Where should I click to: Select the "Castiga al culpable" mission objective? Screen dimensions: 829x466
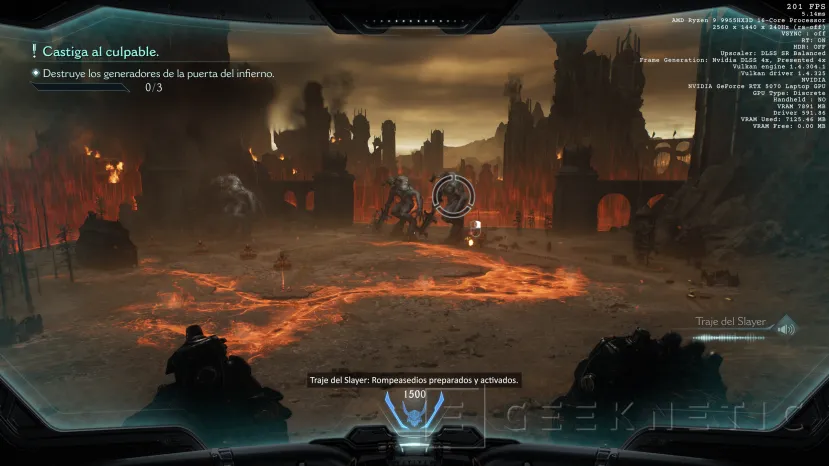pyautogui.click(x=100, y=51)
